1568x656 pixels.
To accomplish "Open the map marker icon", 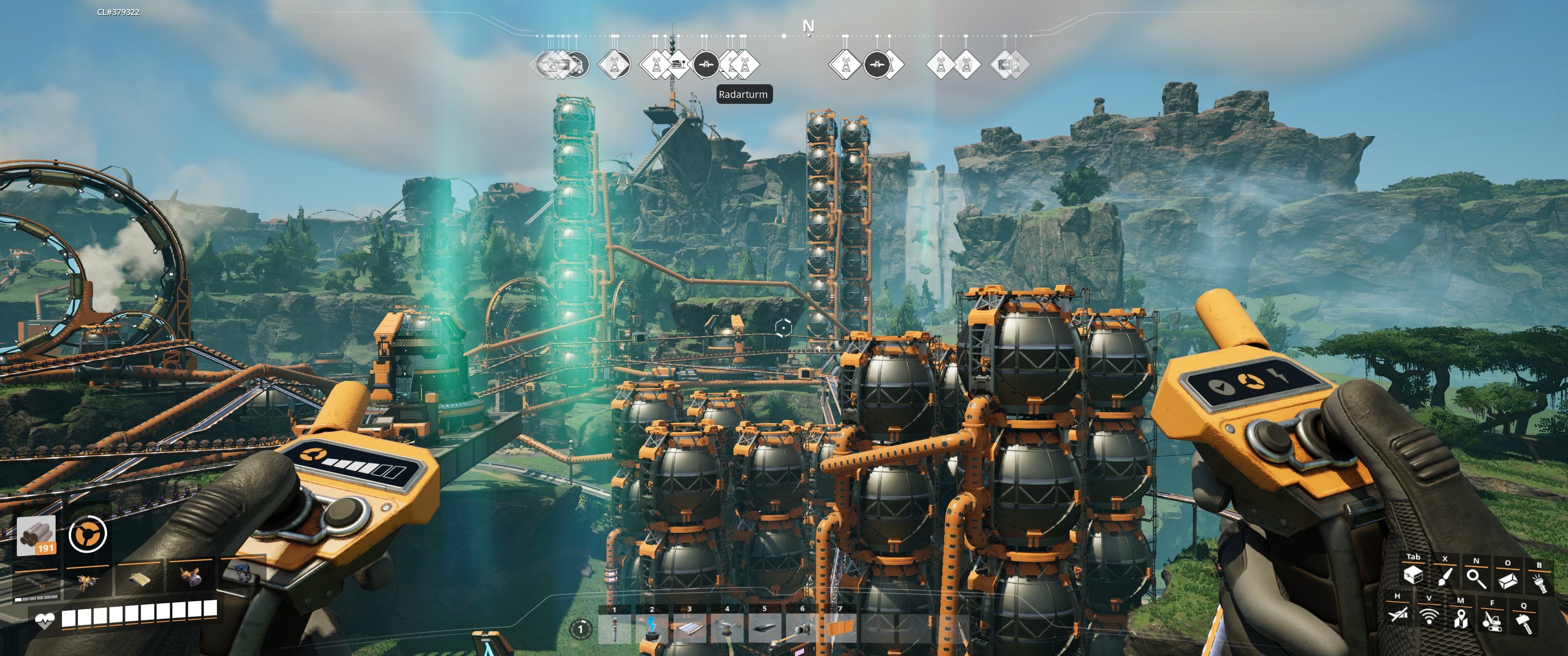I will (1460, 618).
